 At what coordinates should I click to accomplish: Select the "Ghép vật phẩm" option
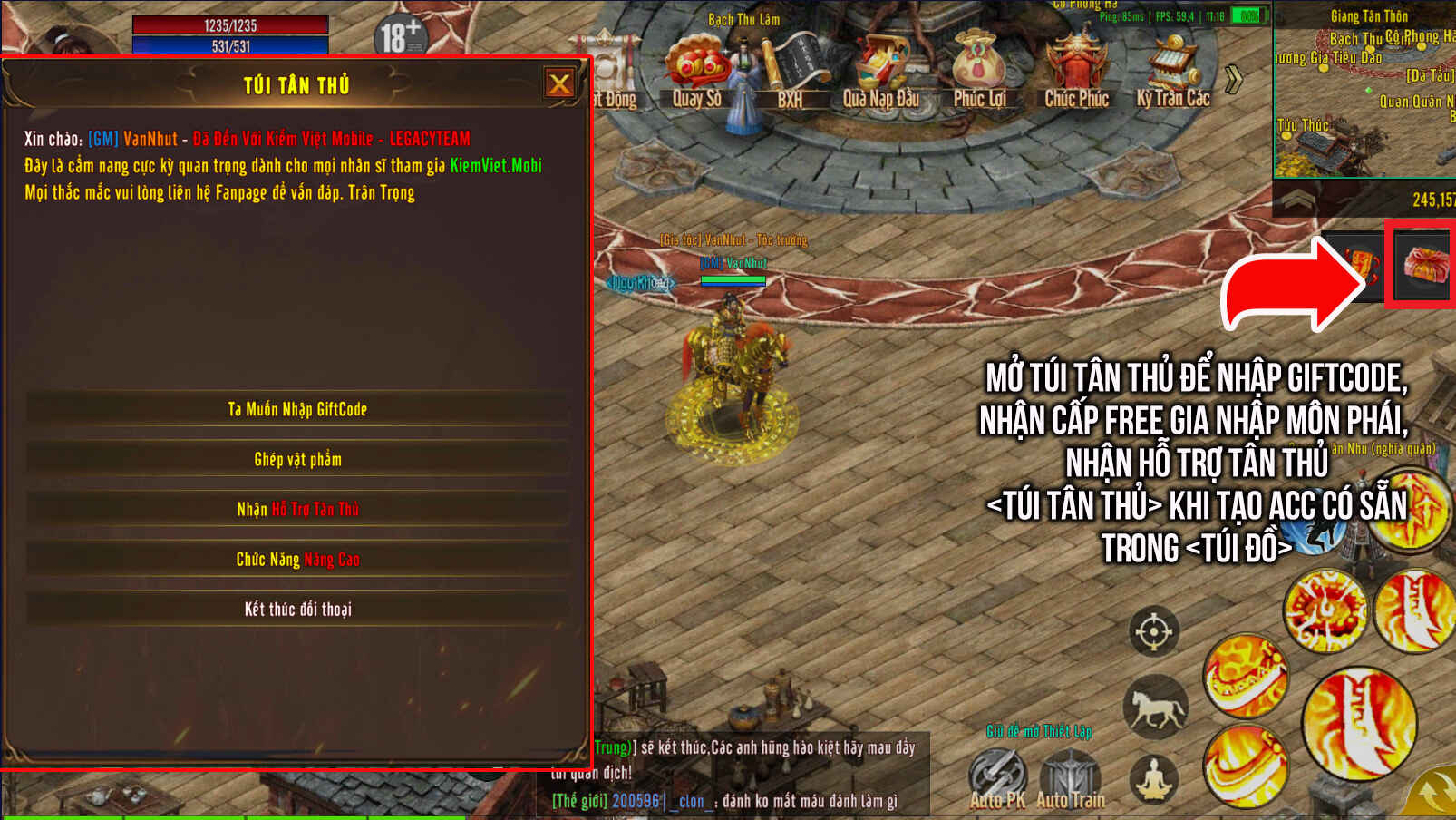(297, 459)
